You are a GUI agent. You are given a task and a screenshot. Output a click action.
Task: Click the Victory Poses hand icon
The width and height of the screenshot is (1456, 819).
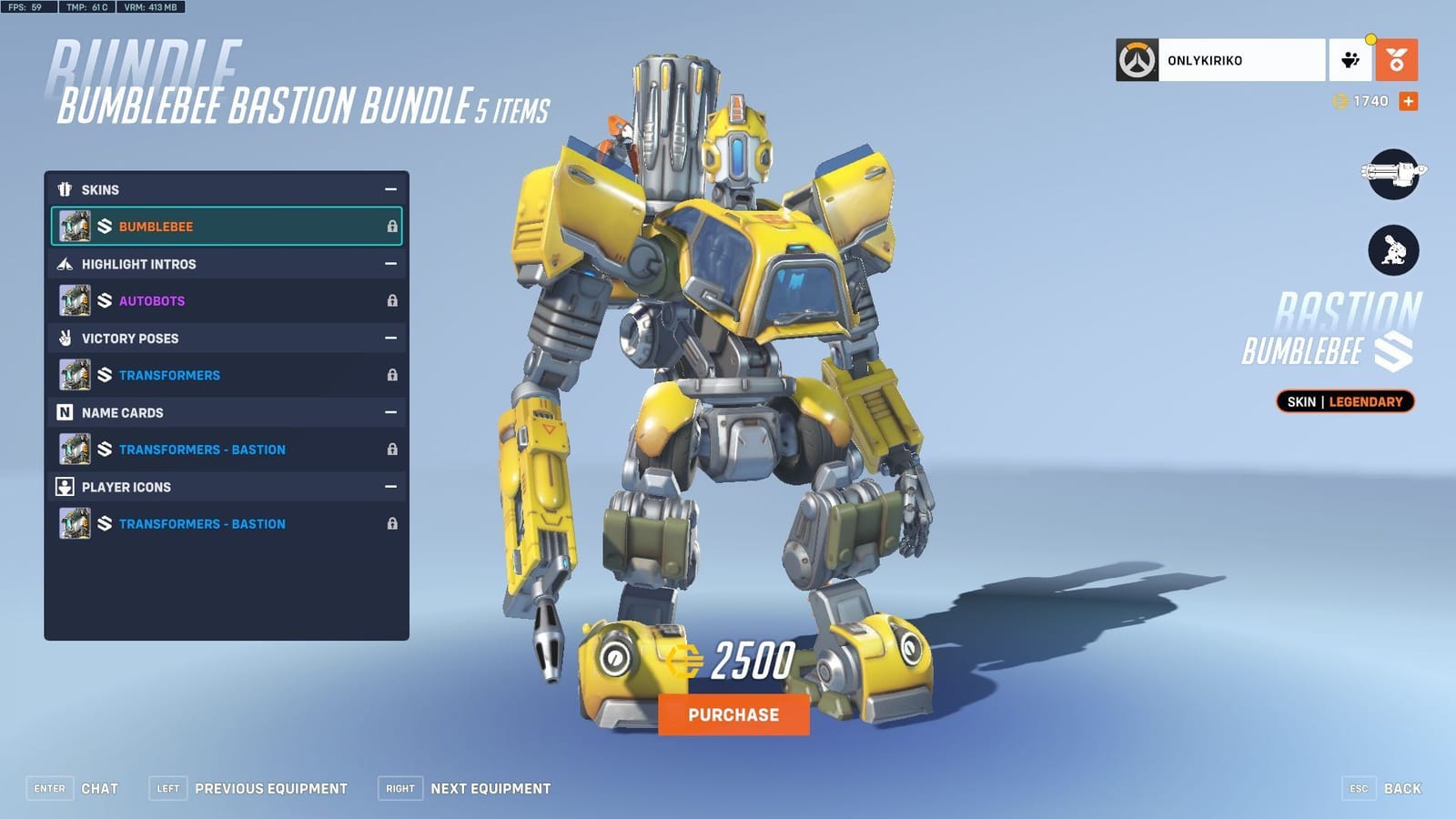[64, 338]
